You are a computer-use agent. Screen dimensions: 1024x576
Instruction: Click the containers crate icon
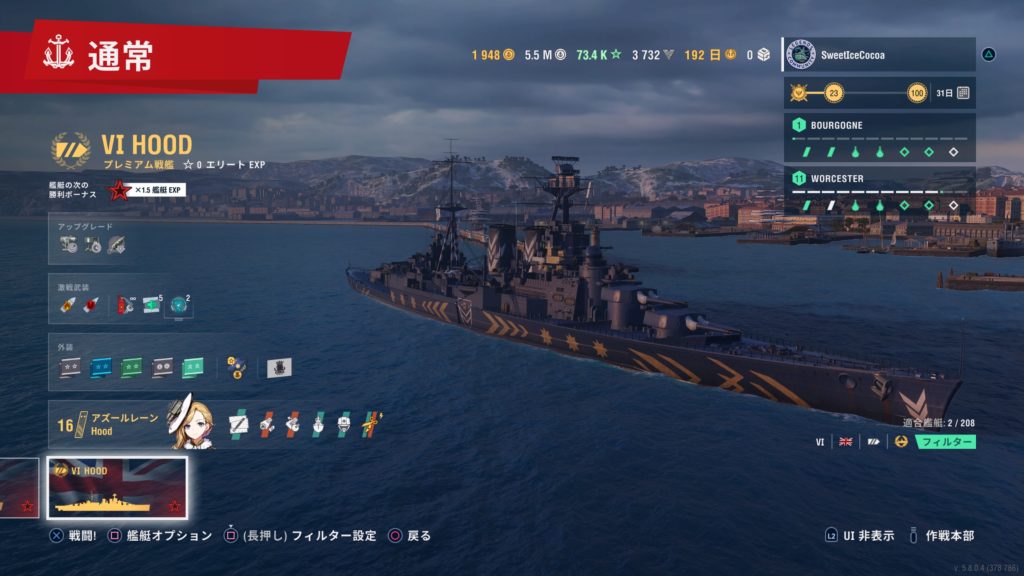point(763,55)
